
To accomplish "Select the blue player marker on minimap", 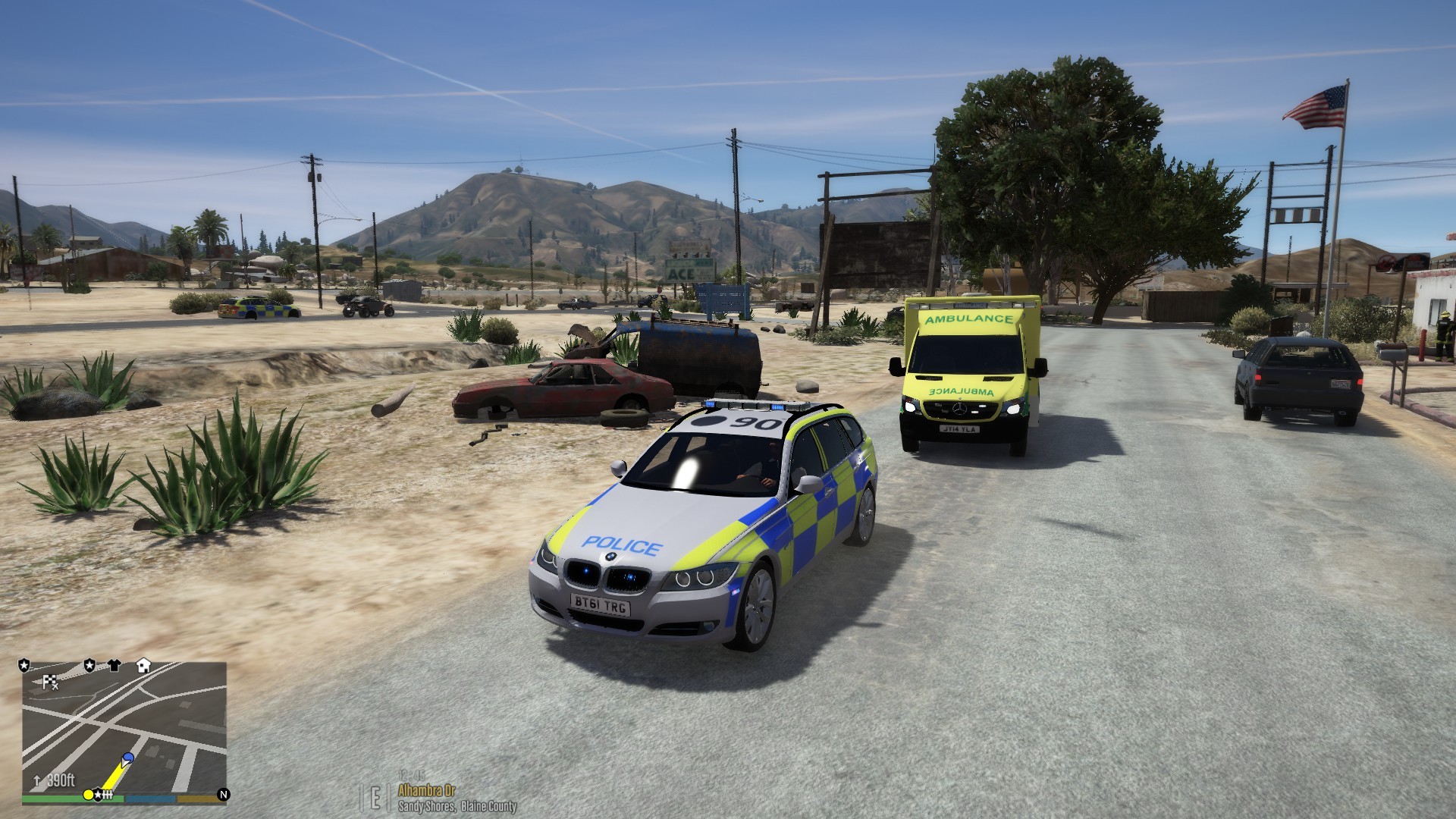I will tap(128, 758).
